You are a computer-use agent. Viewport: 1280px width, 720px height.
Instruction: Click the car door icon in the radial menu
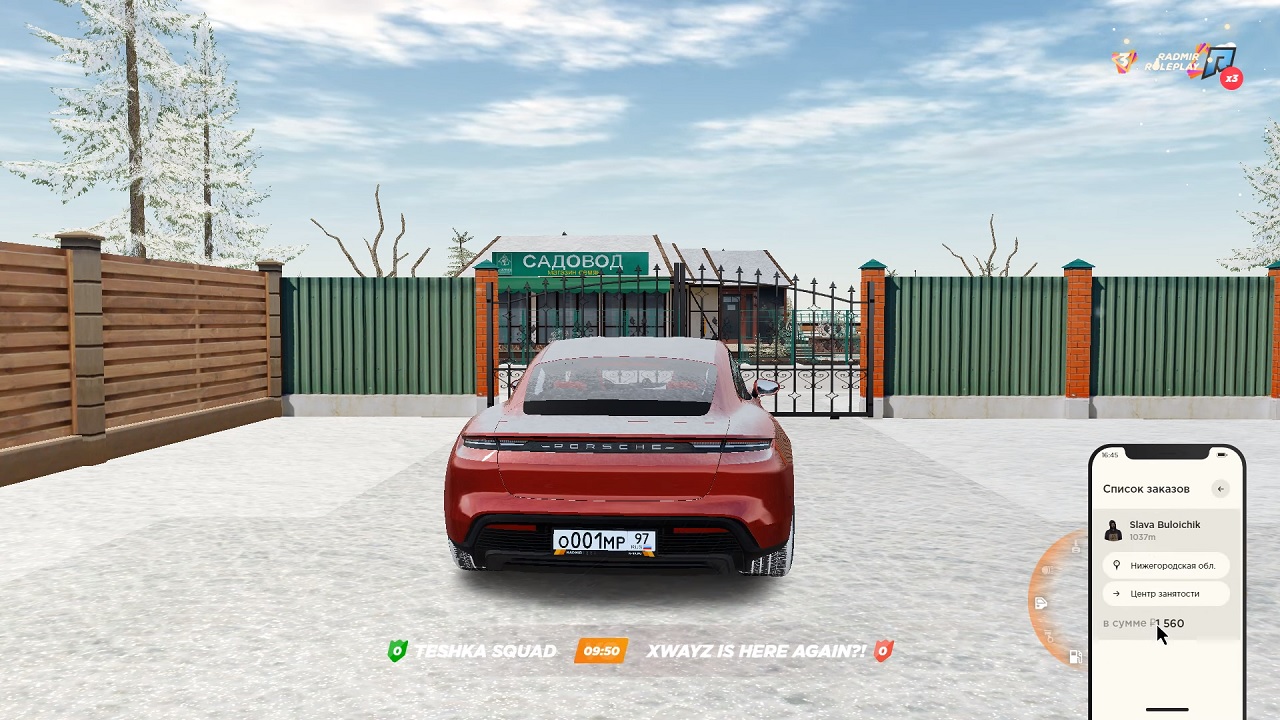pyautogui.click(x=1041, y=603)
